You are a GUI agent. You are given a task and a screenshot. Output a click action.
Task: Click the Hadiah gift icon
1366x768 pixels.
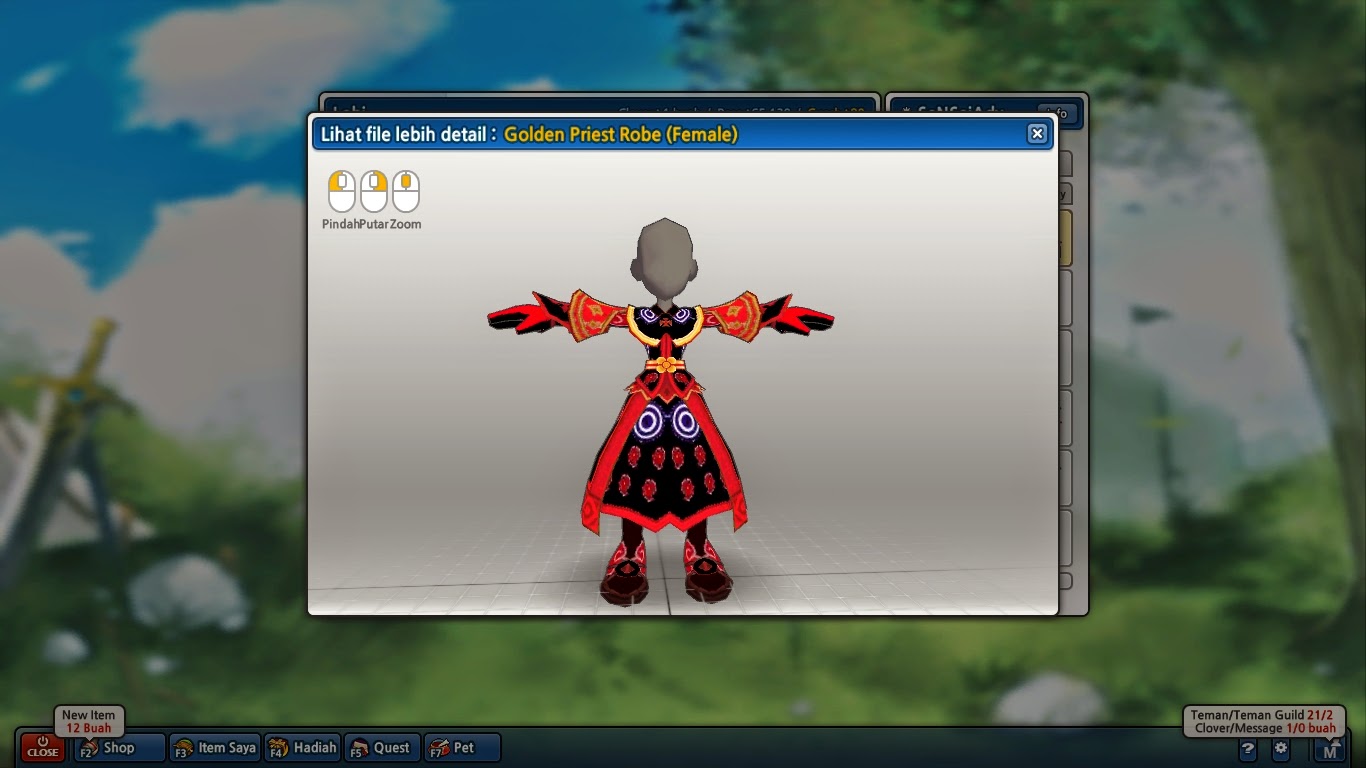[x=276, y=747]
